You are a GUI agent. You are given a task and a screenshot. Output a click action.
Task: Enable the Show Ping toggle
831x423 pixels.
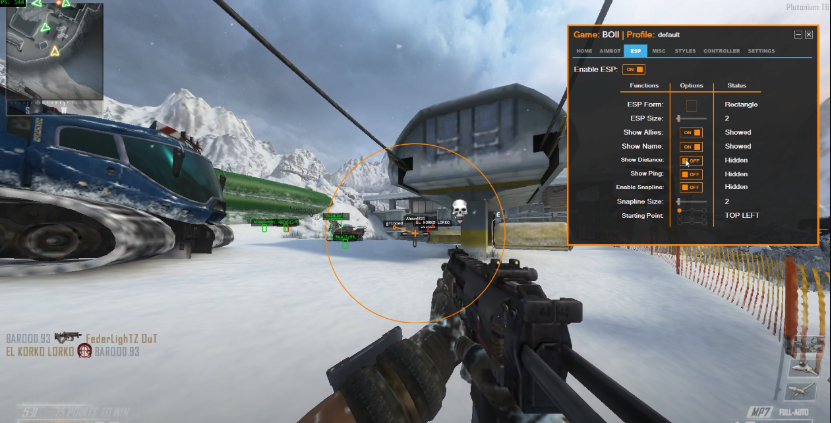coord(691,174)
